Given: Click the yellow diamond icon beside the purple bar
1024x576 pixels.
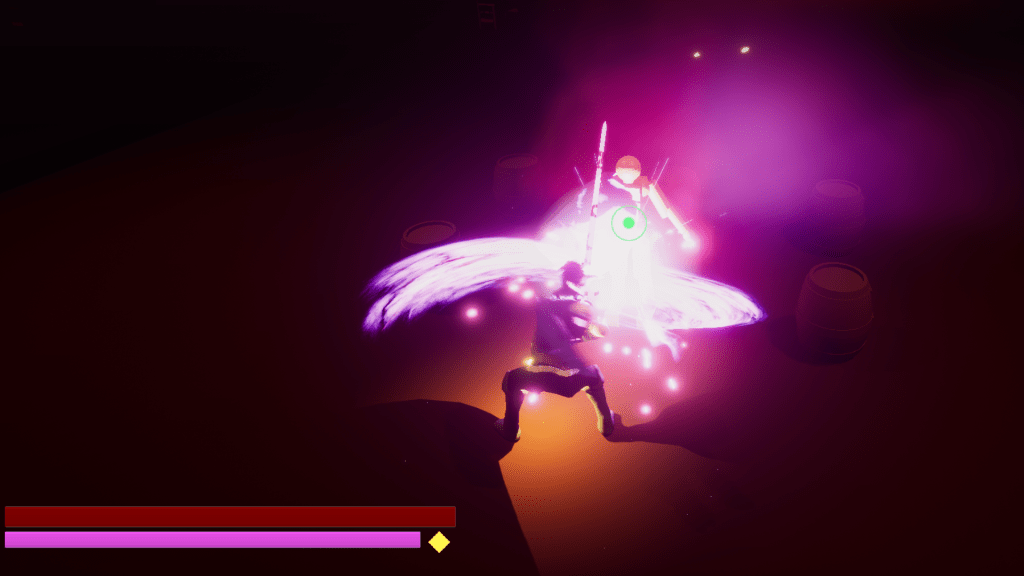Looking at the screenshot, I should point(439,542).
